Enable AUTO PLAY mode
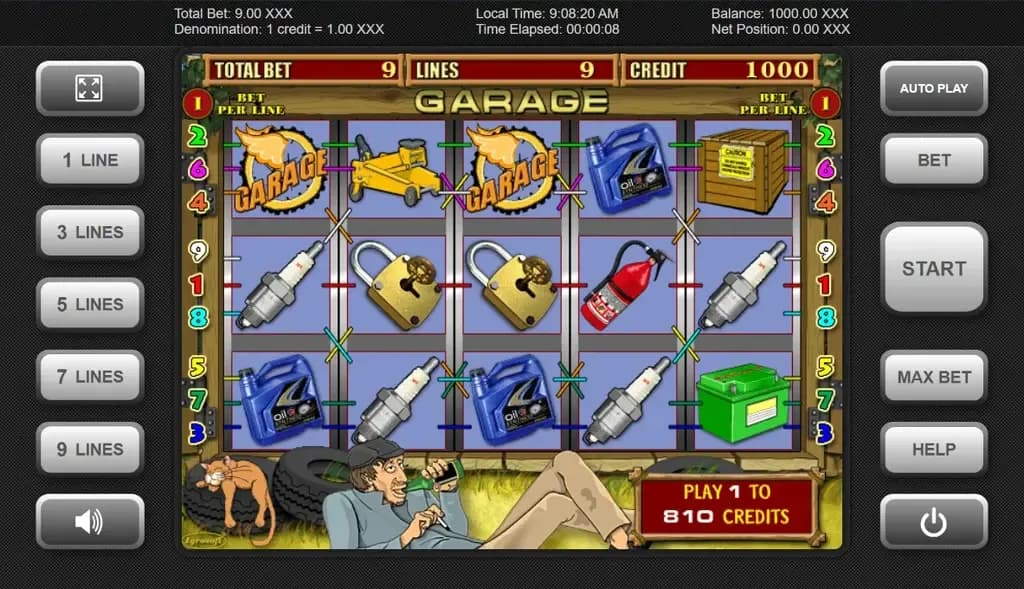The height and width of the screenshot is (589, 1024). [933, 88]
